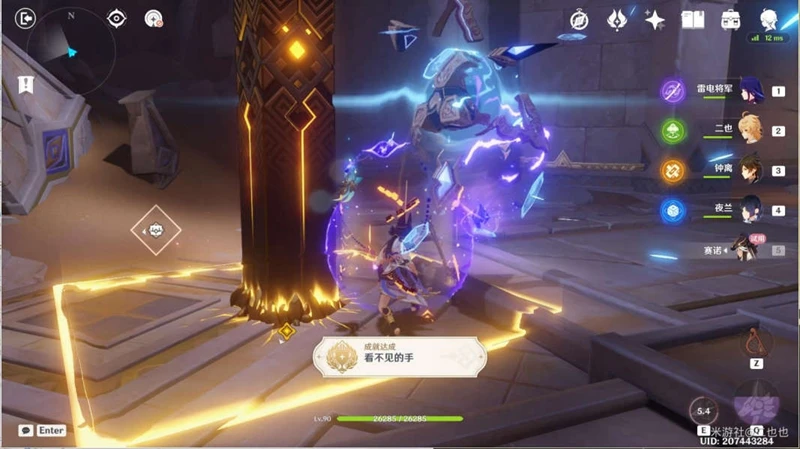Open the compass icon in the top bar
This screenshot has width=800, height=449.
[x=579, y=19]
